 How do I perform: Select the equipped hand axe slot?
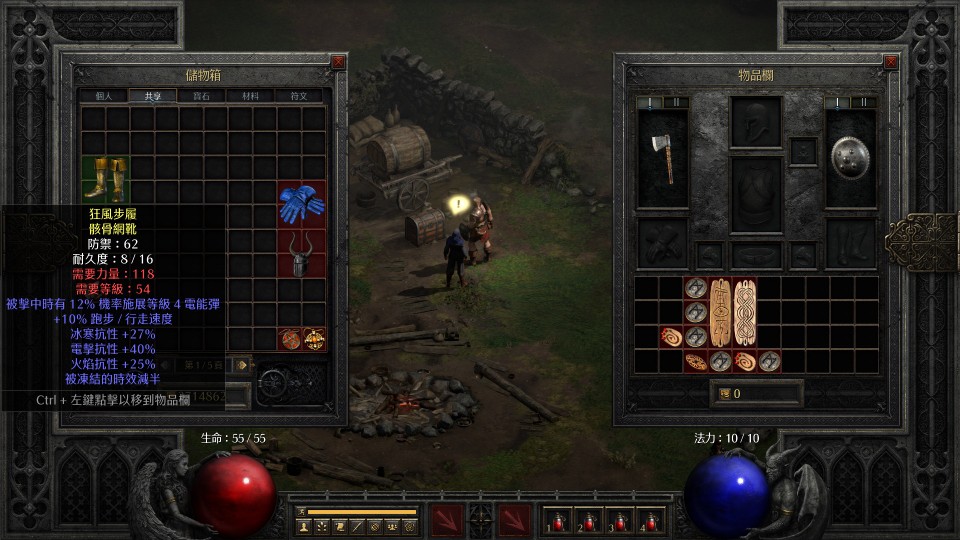pyautogui.click(x=662, y=158)
